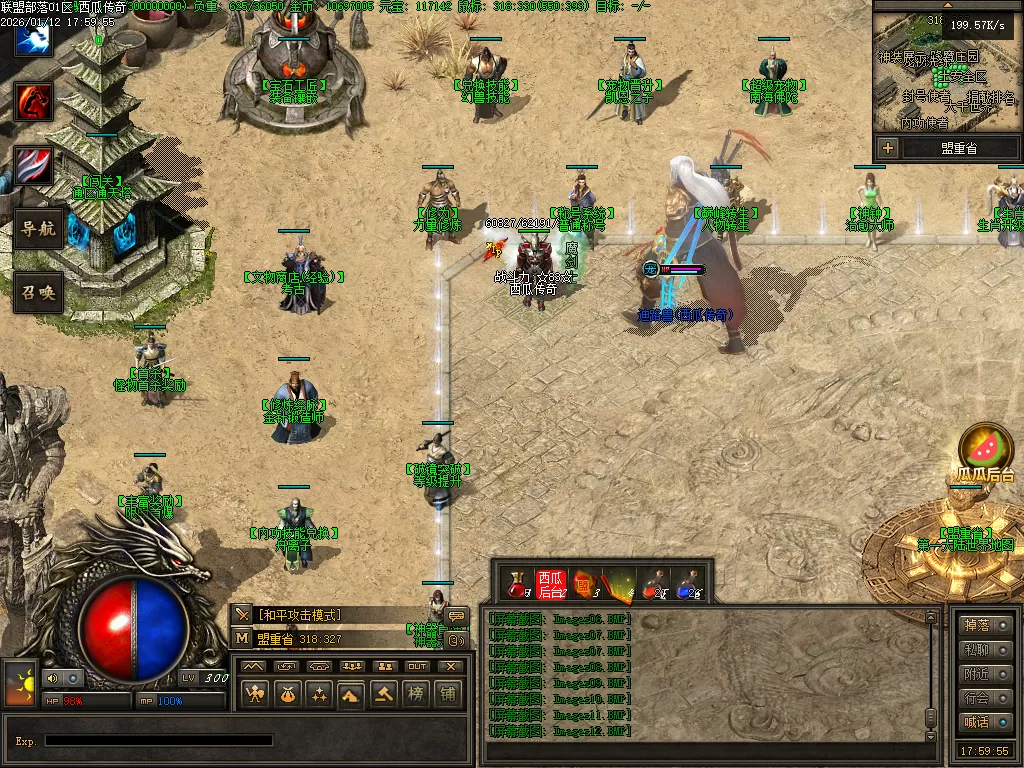Click the plus button under the minimap
The height and width of the screenshot is (768, 1024).
coord(887,148)
